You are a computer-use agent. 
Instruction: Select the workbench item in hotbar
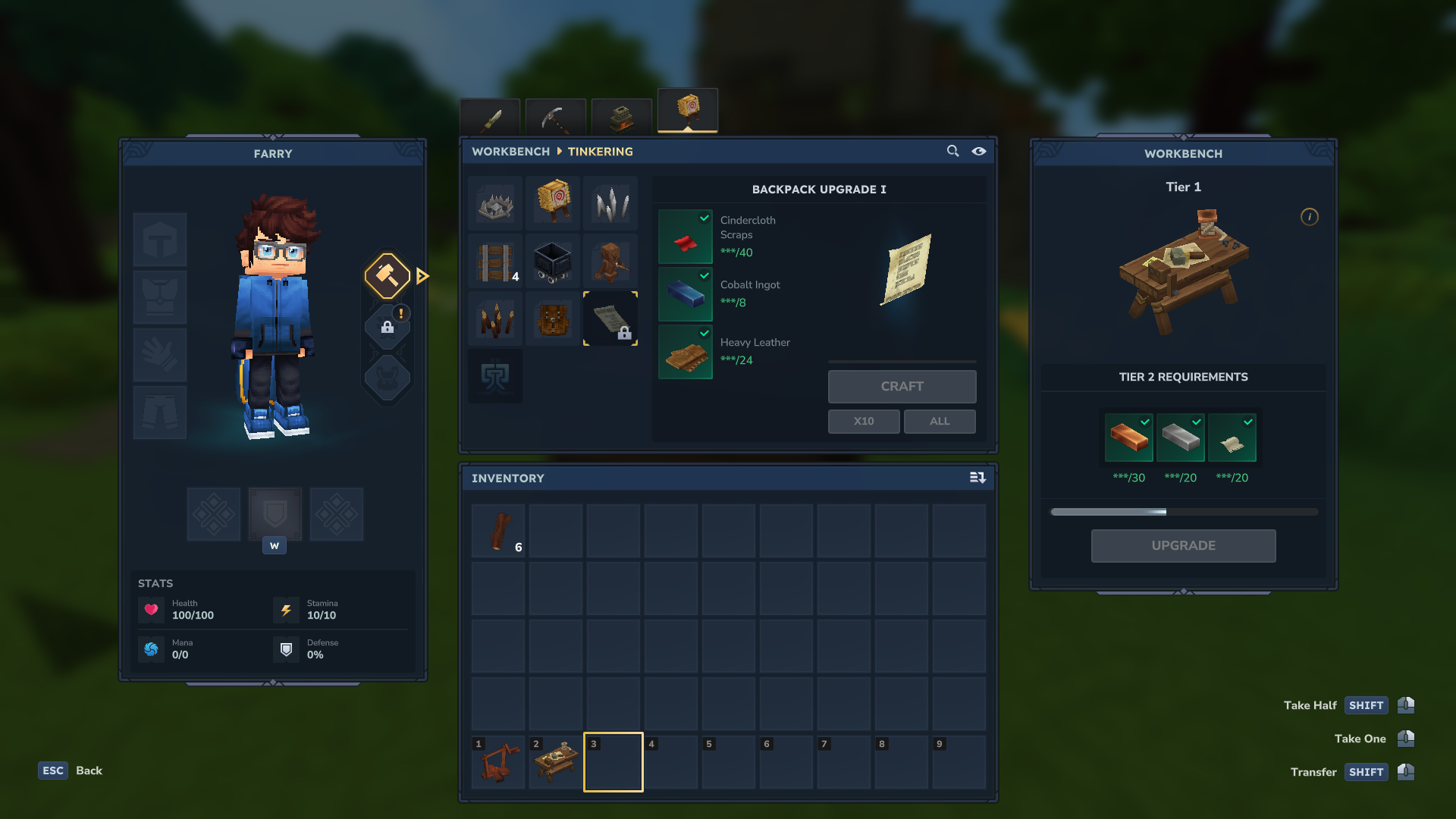(556, 761)
